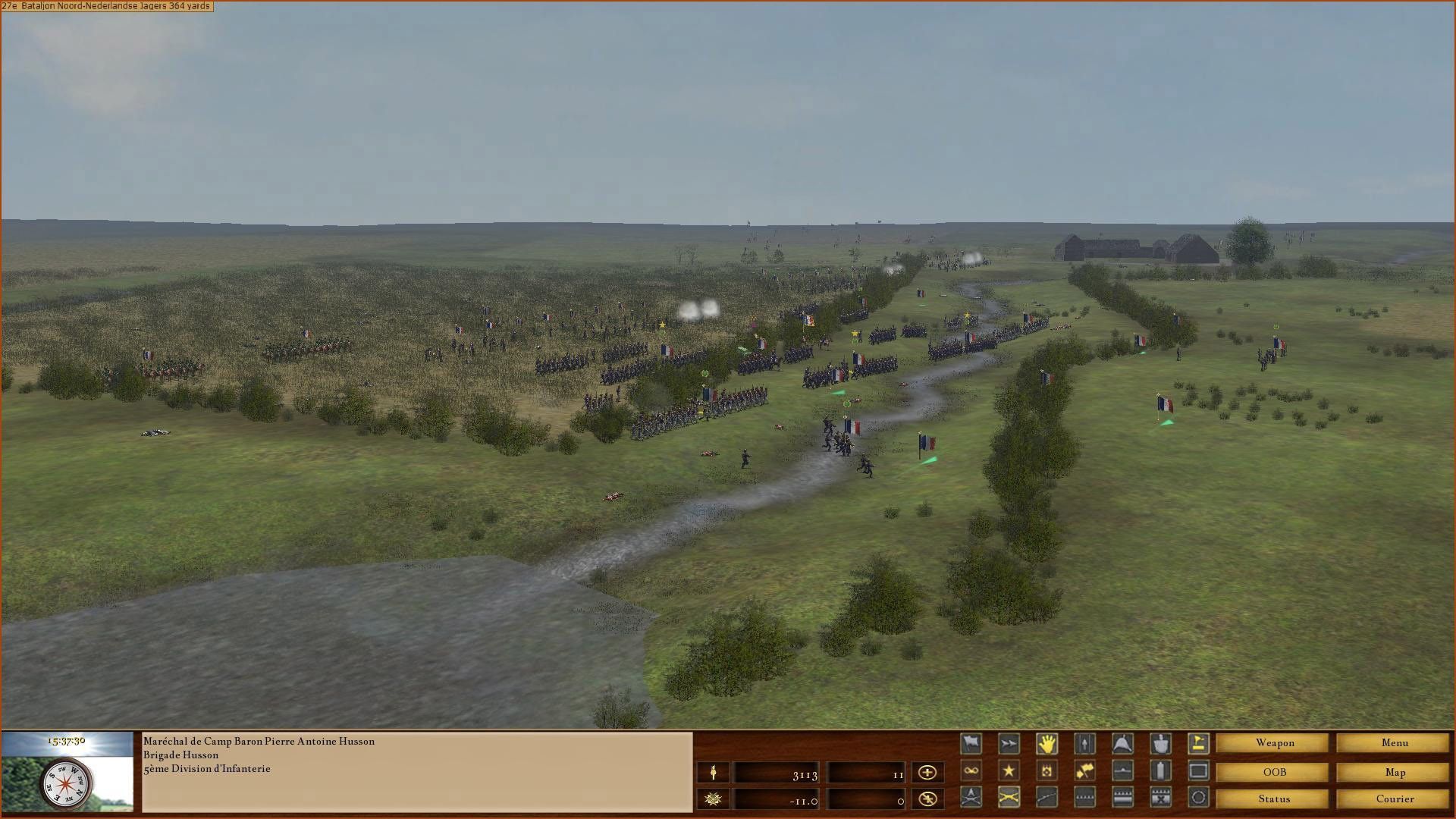Select the double-line formation icon

point(1122,797)
